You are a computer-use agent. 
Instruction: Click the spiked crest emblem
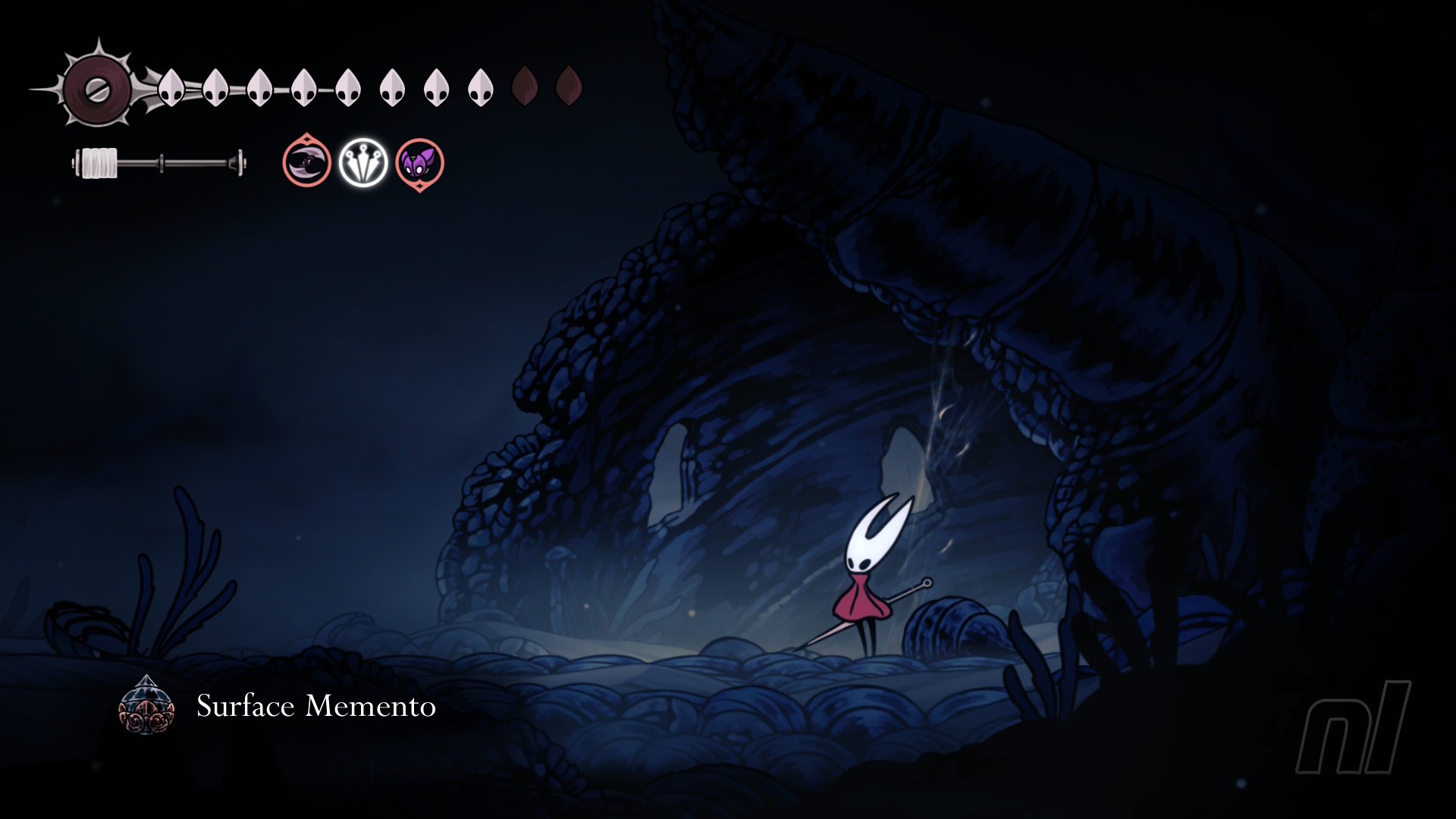(97, 89)
